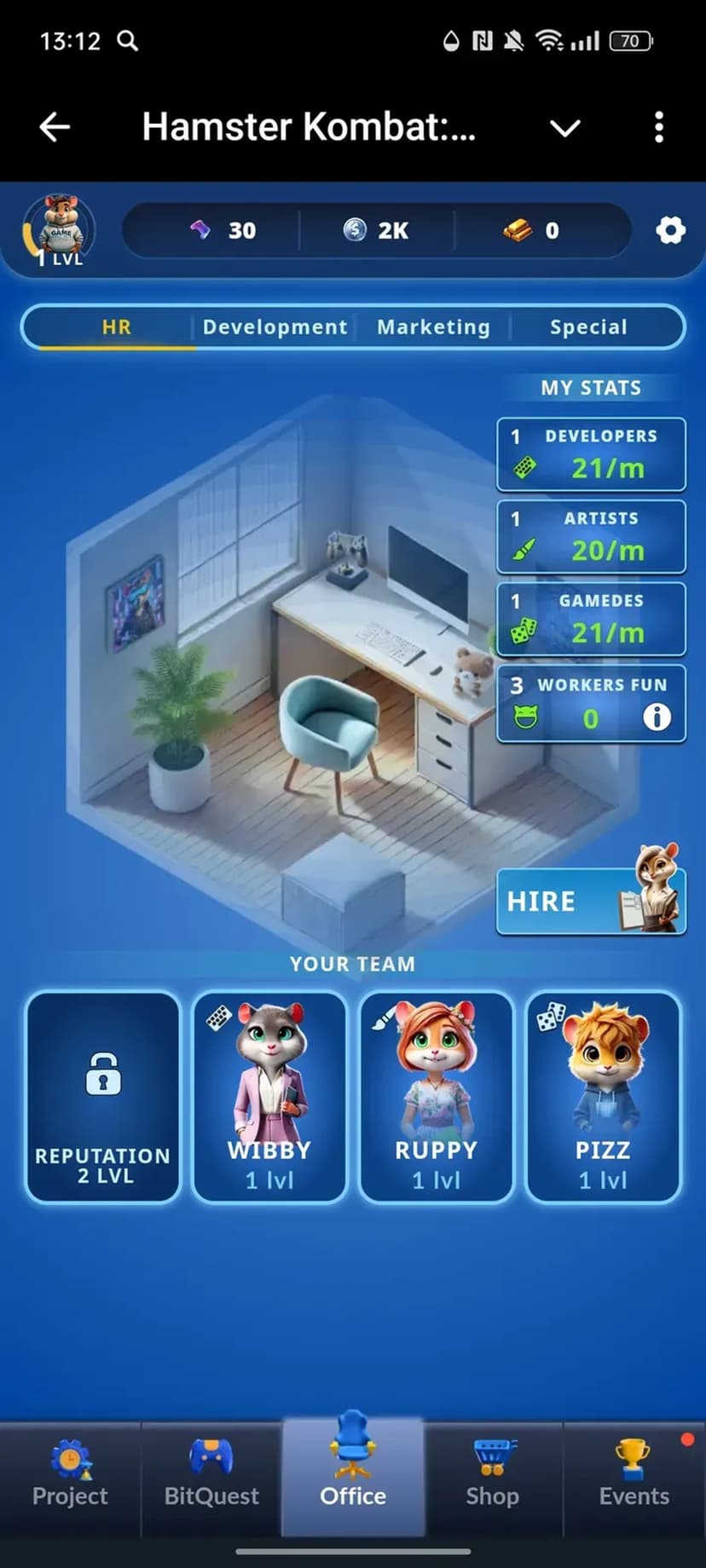
Task: Open the three-dot overflow menu
Action: pos(658,128)
